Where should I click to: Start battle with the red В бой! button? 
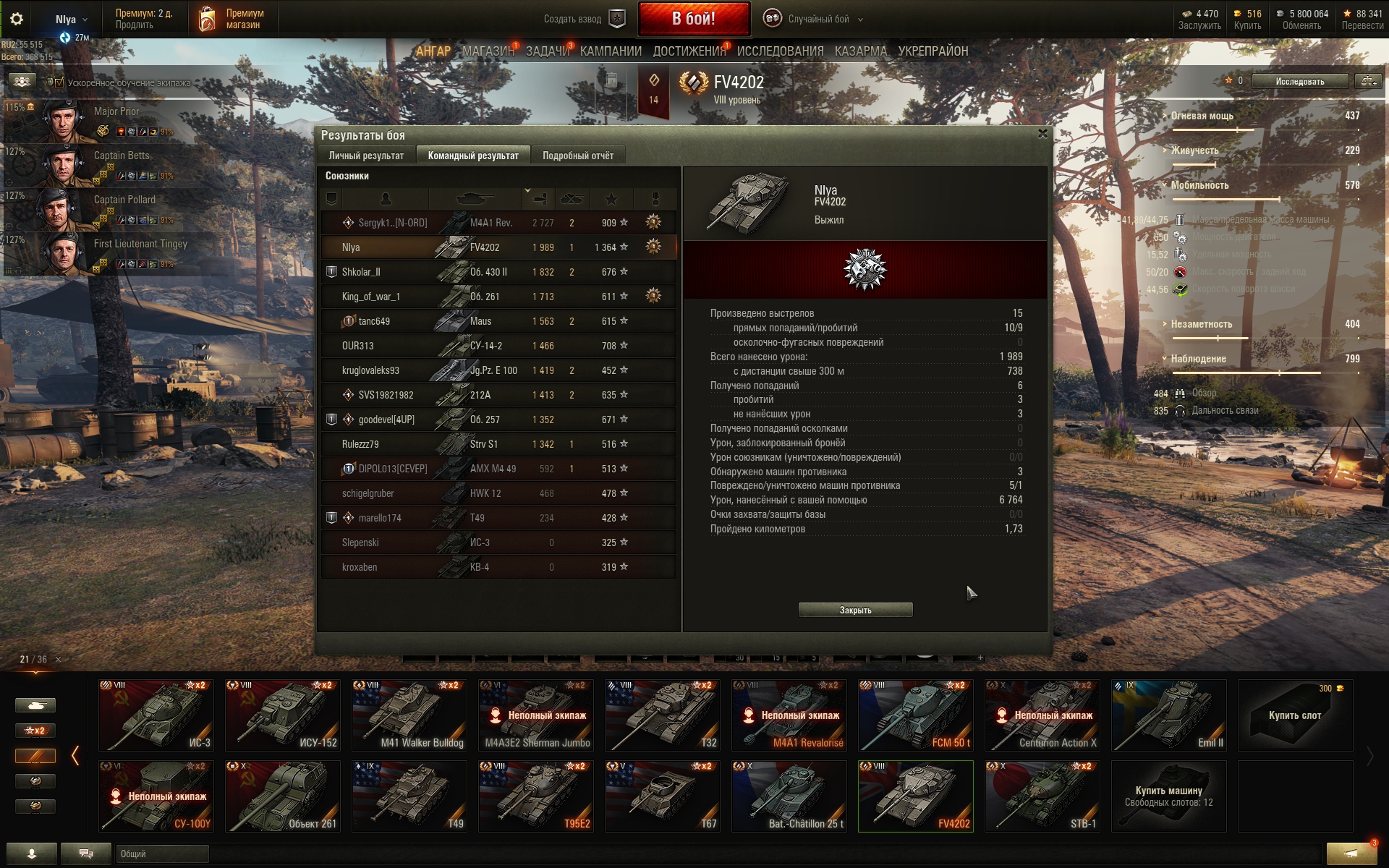[x=693, y=19]
